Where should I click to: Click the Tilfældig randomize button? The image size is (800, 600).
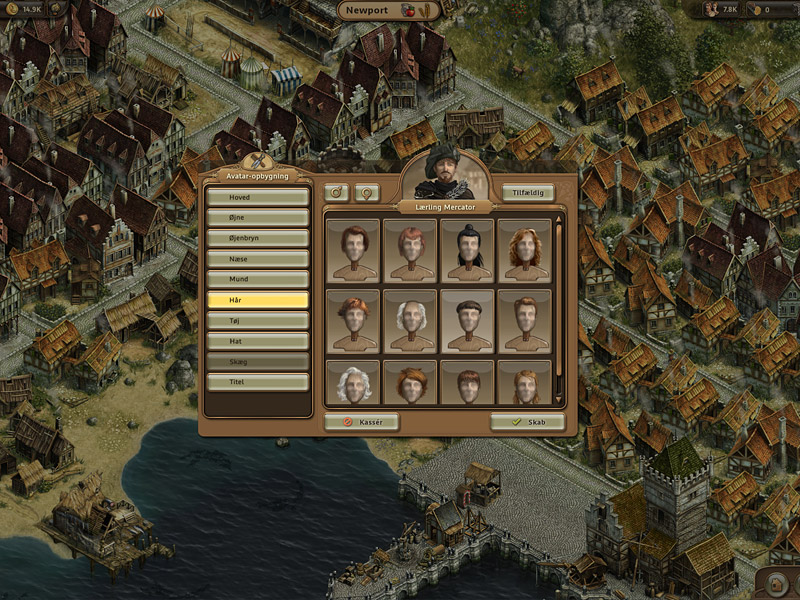tap(527, 192)
